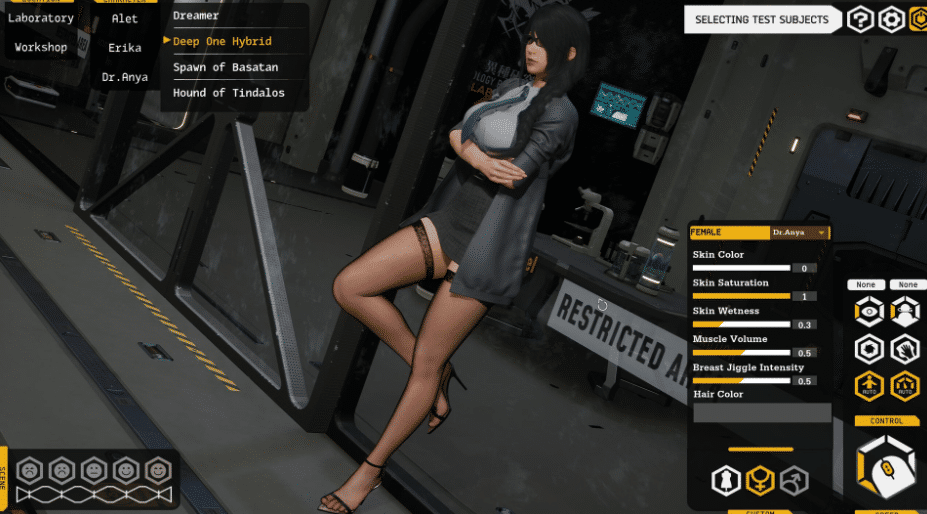Screen dimensions: 927x514
Task: Open the dress mannequin customization tab
Action: [x=725, y=481]
